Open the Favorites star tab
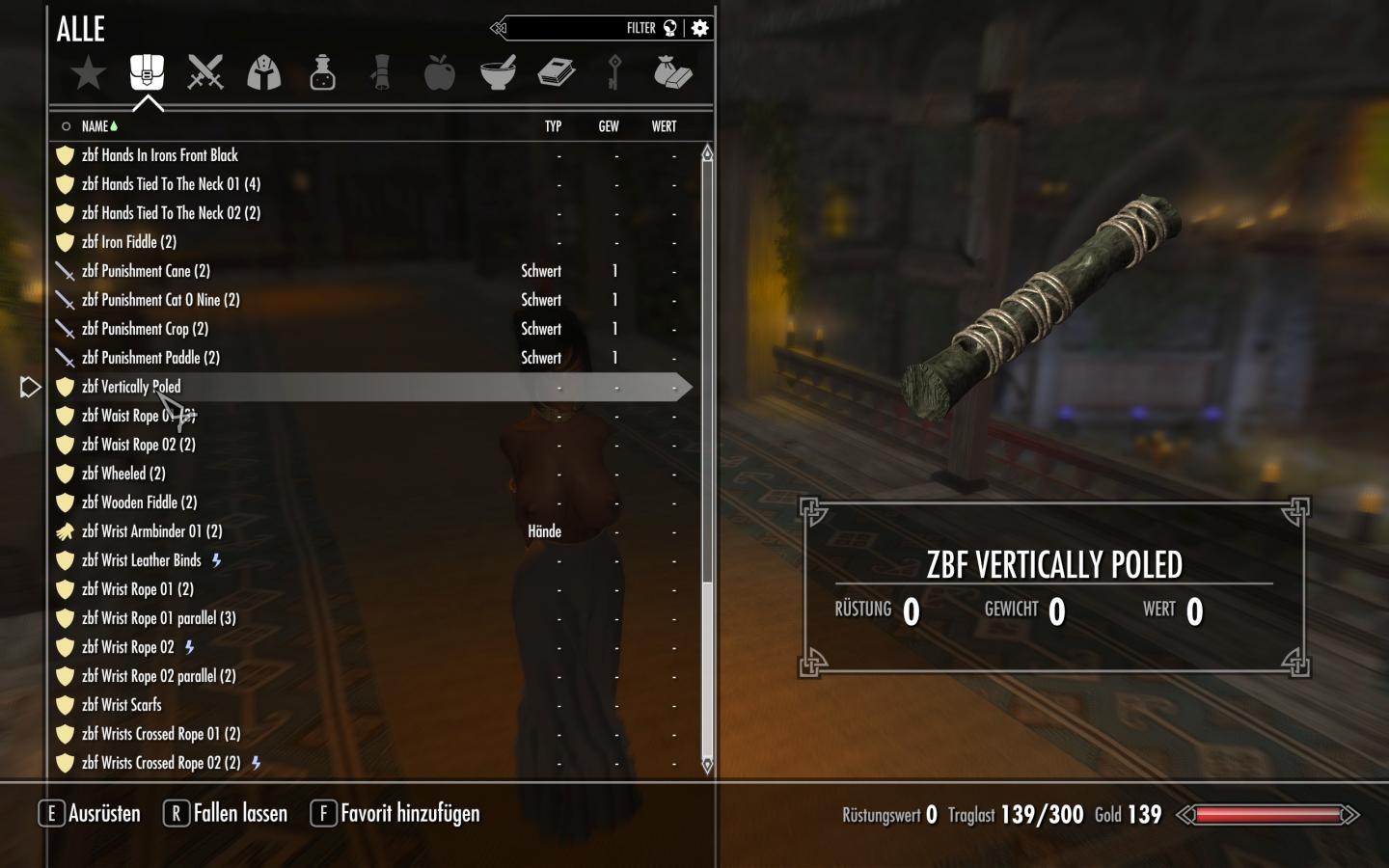The height and width of the screenshot is (868, 1389). pyautogui.click(x=89, y=71)
